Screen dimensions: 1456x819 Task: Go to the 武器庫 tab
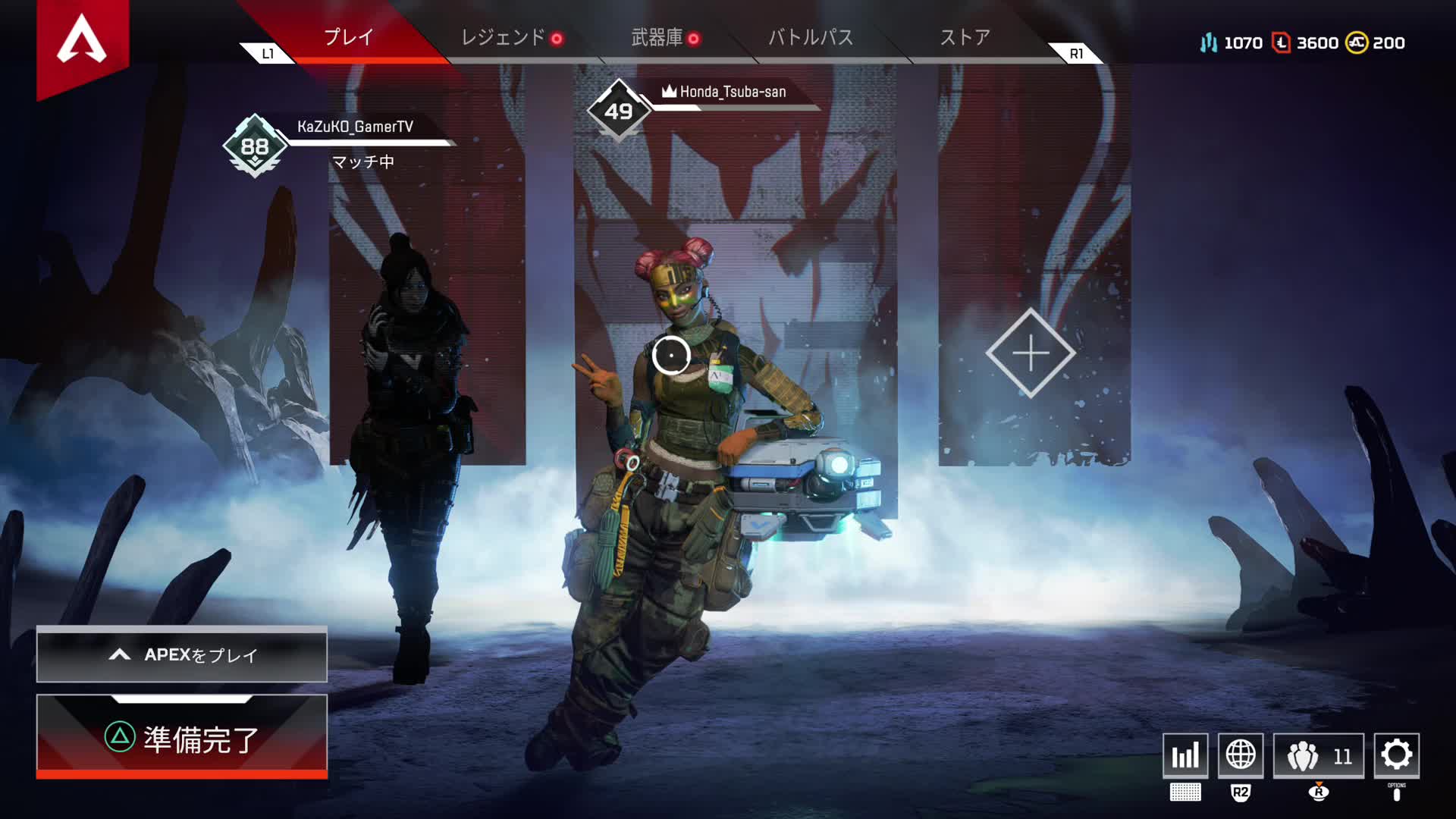(x=657, y=37)
